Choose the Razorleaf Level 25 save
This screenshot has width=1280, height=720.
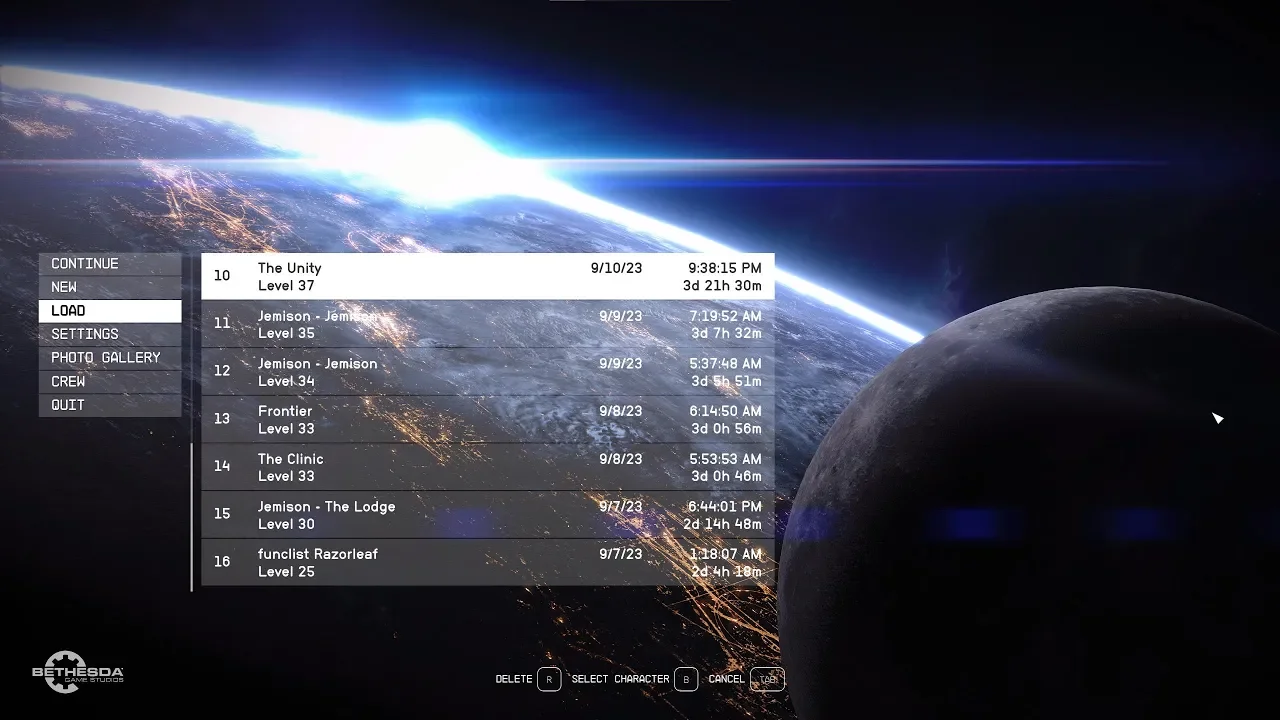(x=487, y=563)
